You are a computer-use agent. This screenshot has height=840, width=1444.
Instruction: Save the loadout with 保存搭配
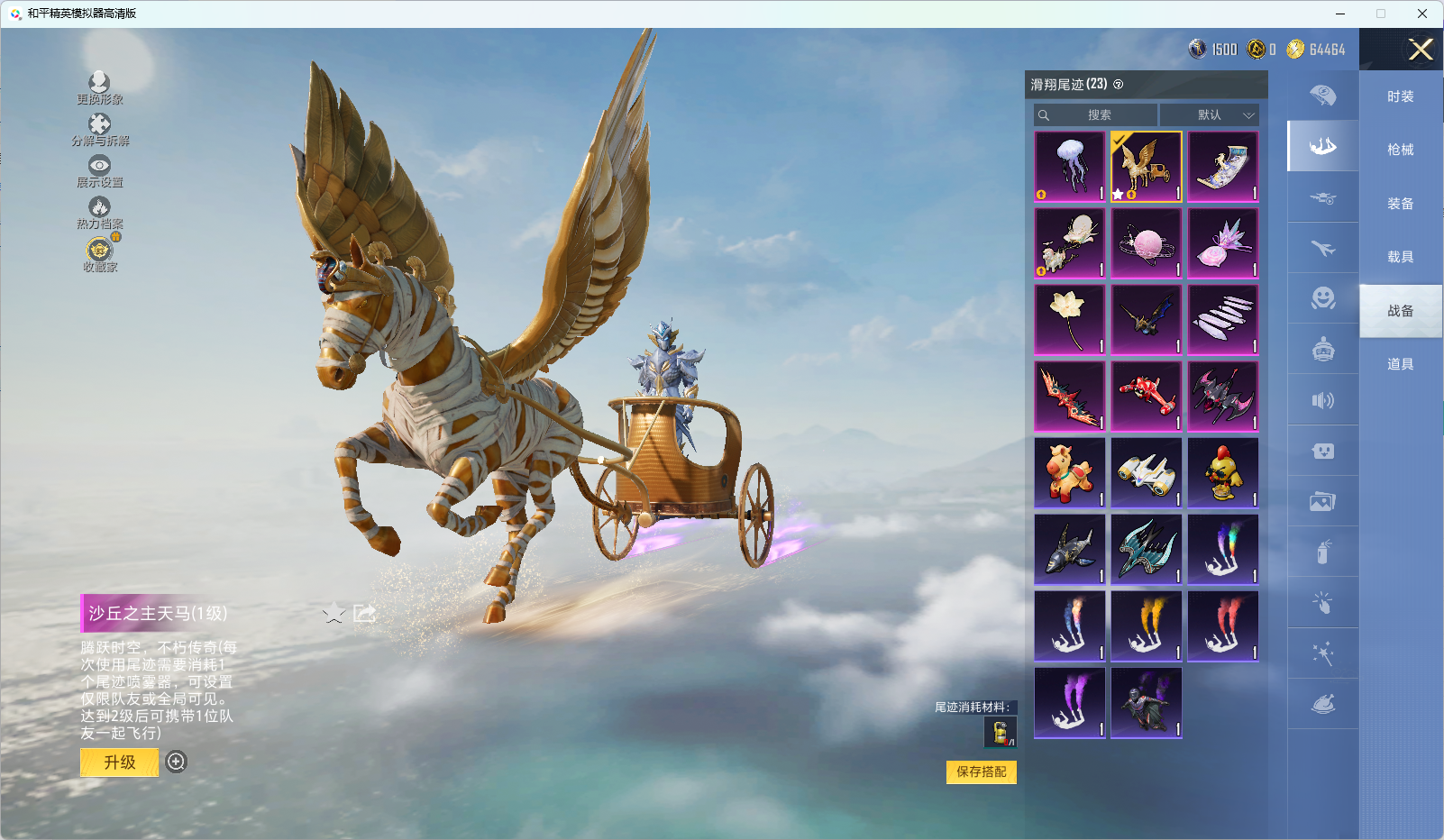pyautogui.click(x=981, y=772)
